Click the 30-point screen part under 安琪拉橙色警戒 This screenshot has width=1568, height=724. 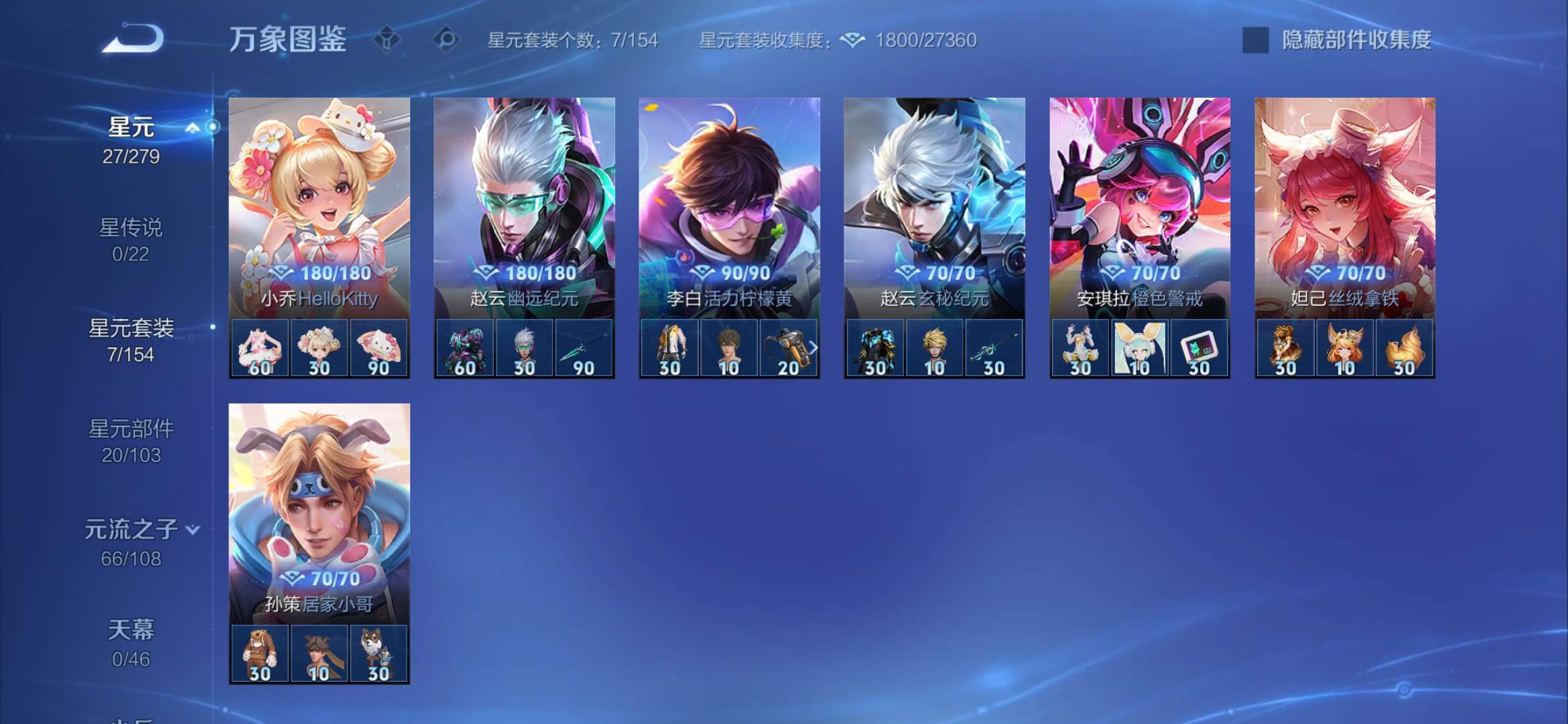(1197, 347)
